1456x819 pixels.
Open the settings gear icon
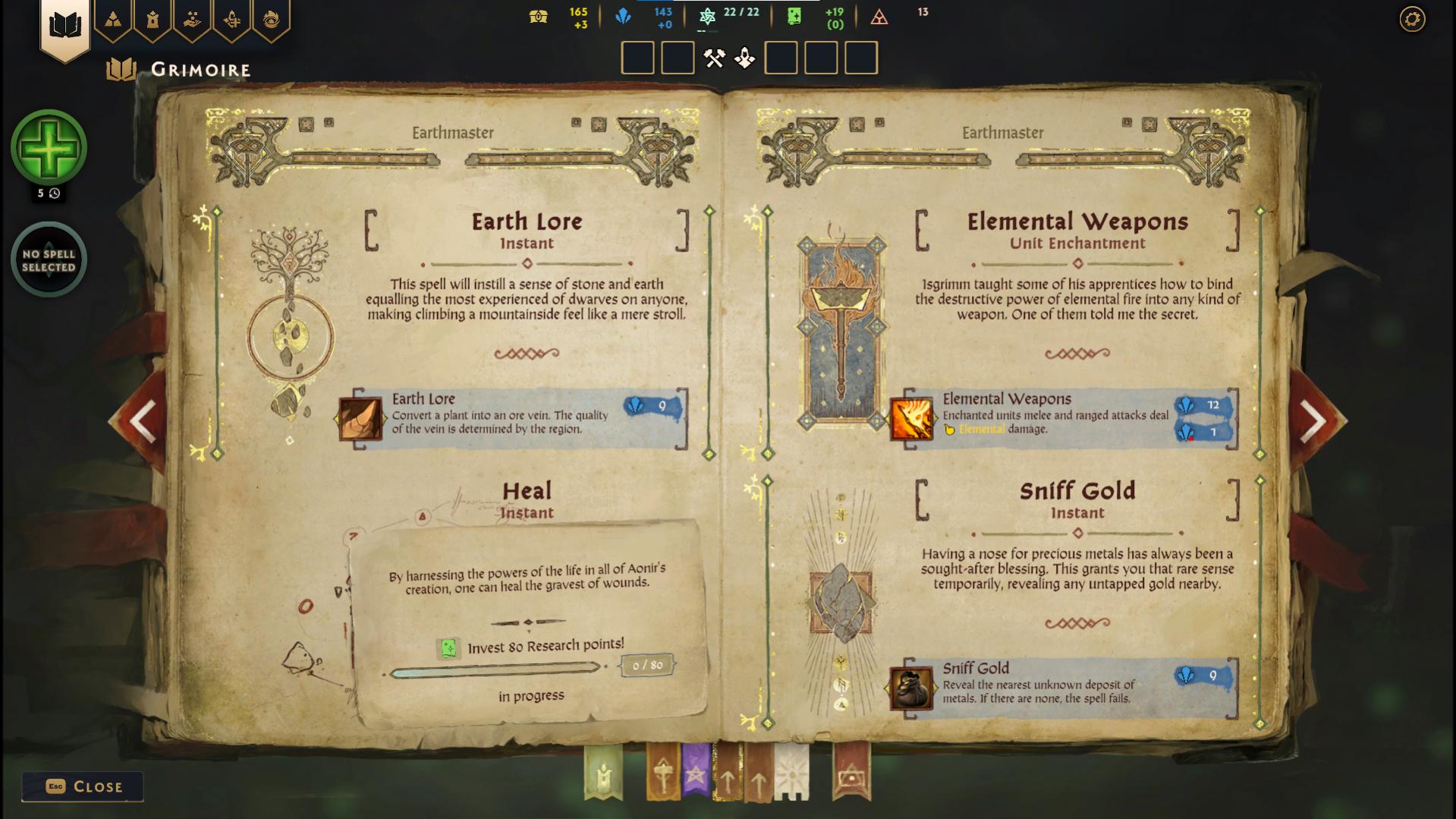1412,19
